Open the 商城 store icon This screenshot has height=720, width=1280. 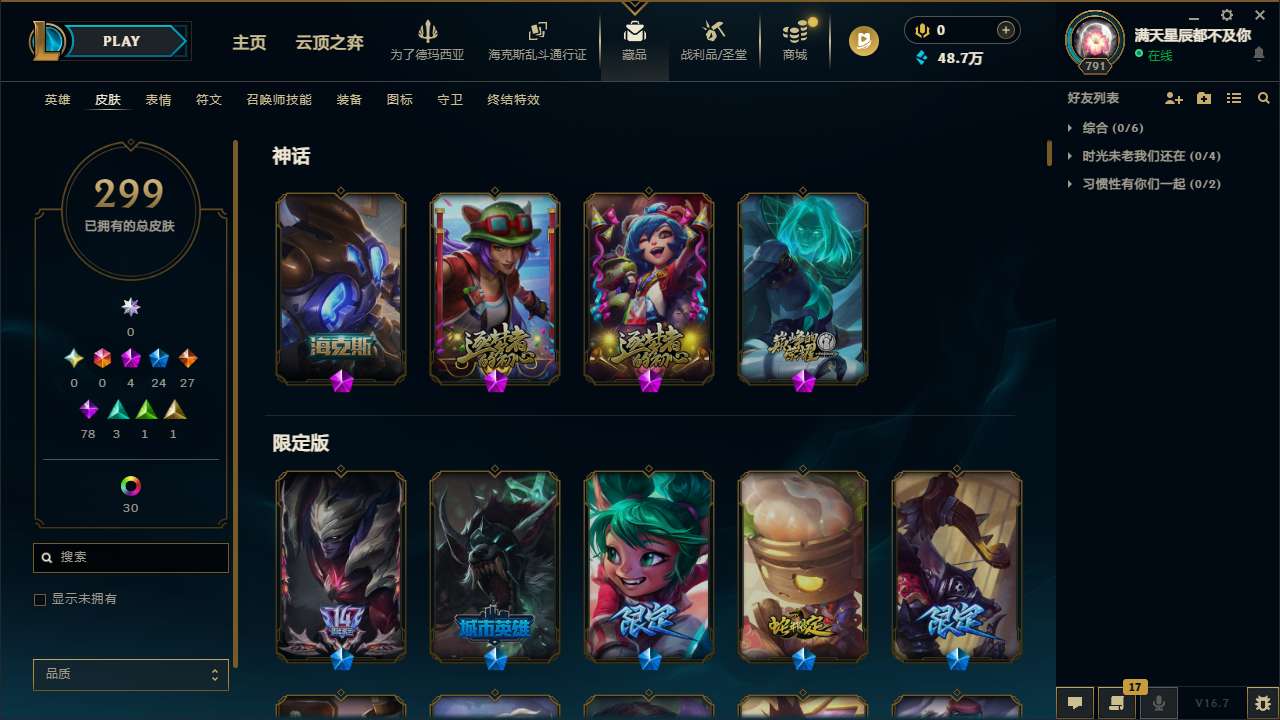[795, 40]
